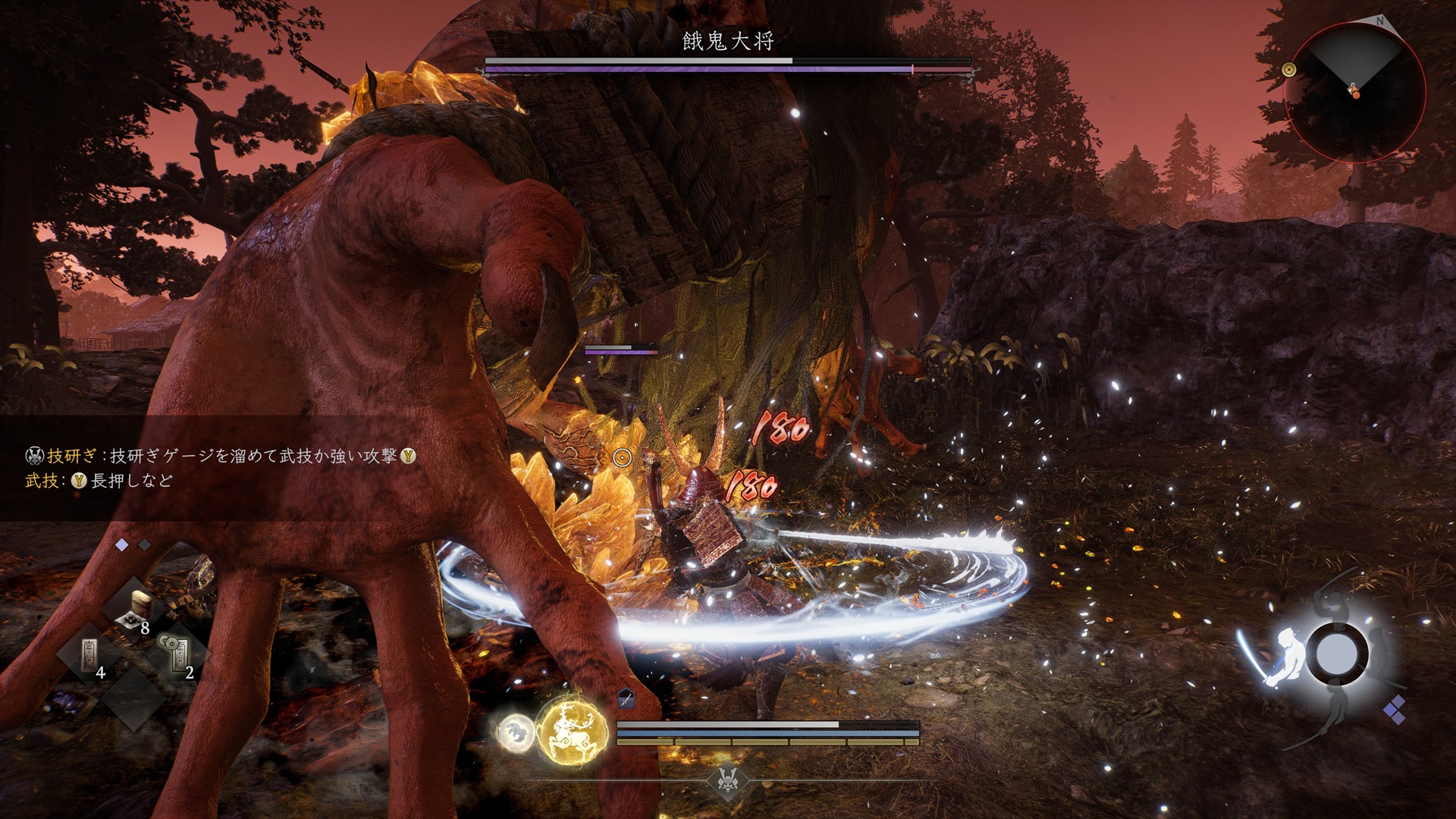Click the gold marker beside the minimap
This screenshot has width=1456, height=819.
[x=1288, y=70]
